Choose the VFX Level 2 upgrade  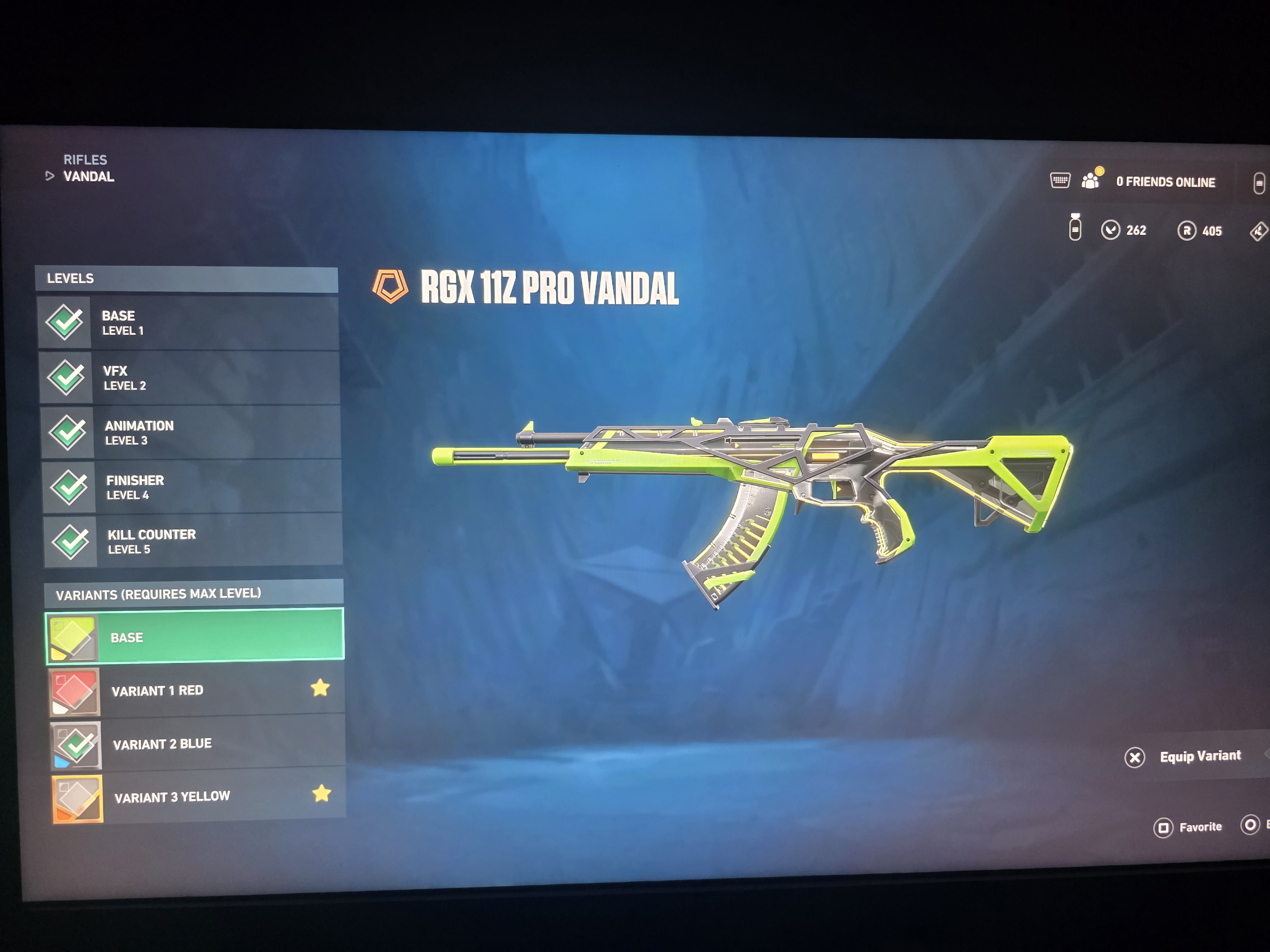tap(190, 378)
